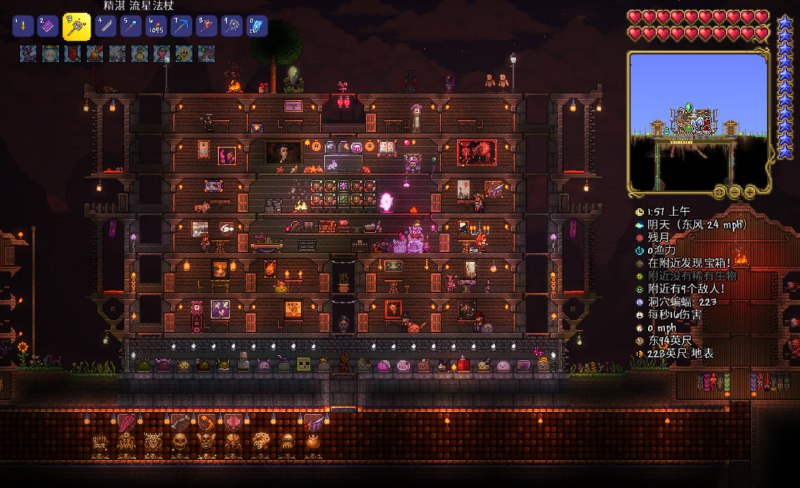Select the highlighted Meteor Staff hotbar slot
Screen dimensions: 800x488
click(x=77, y=26)
